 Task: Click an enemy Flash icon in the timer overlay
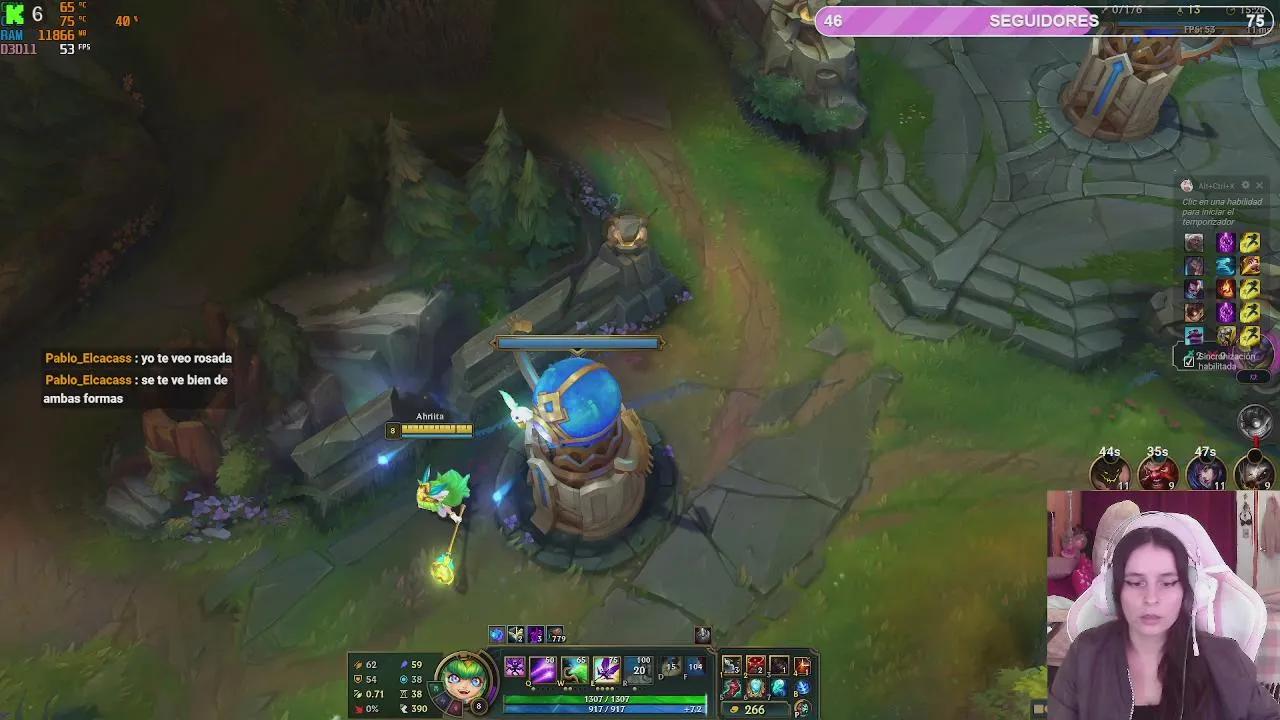coord(1250,243)
